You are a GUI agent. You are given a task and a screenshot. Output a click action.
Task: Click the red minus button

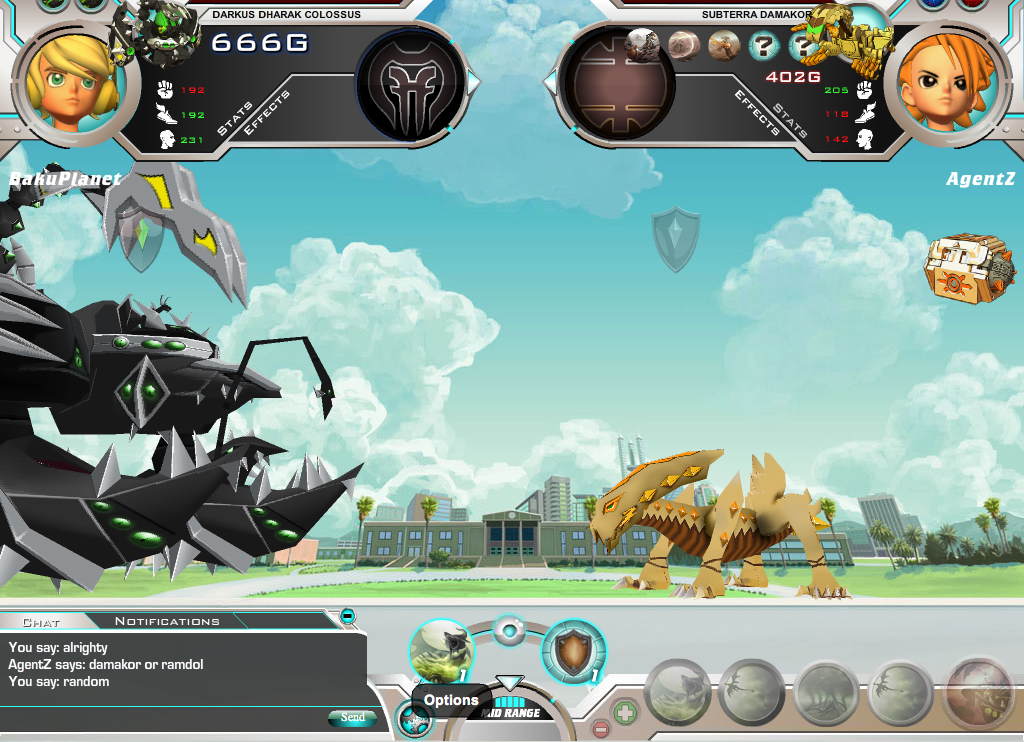(600, 728)
